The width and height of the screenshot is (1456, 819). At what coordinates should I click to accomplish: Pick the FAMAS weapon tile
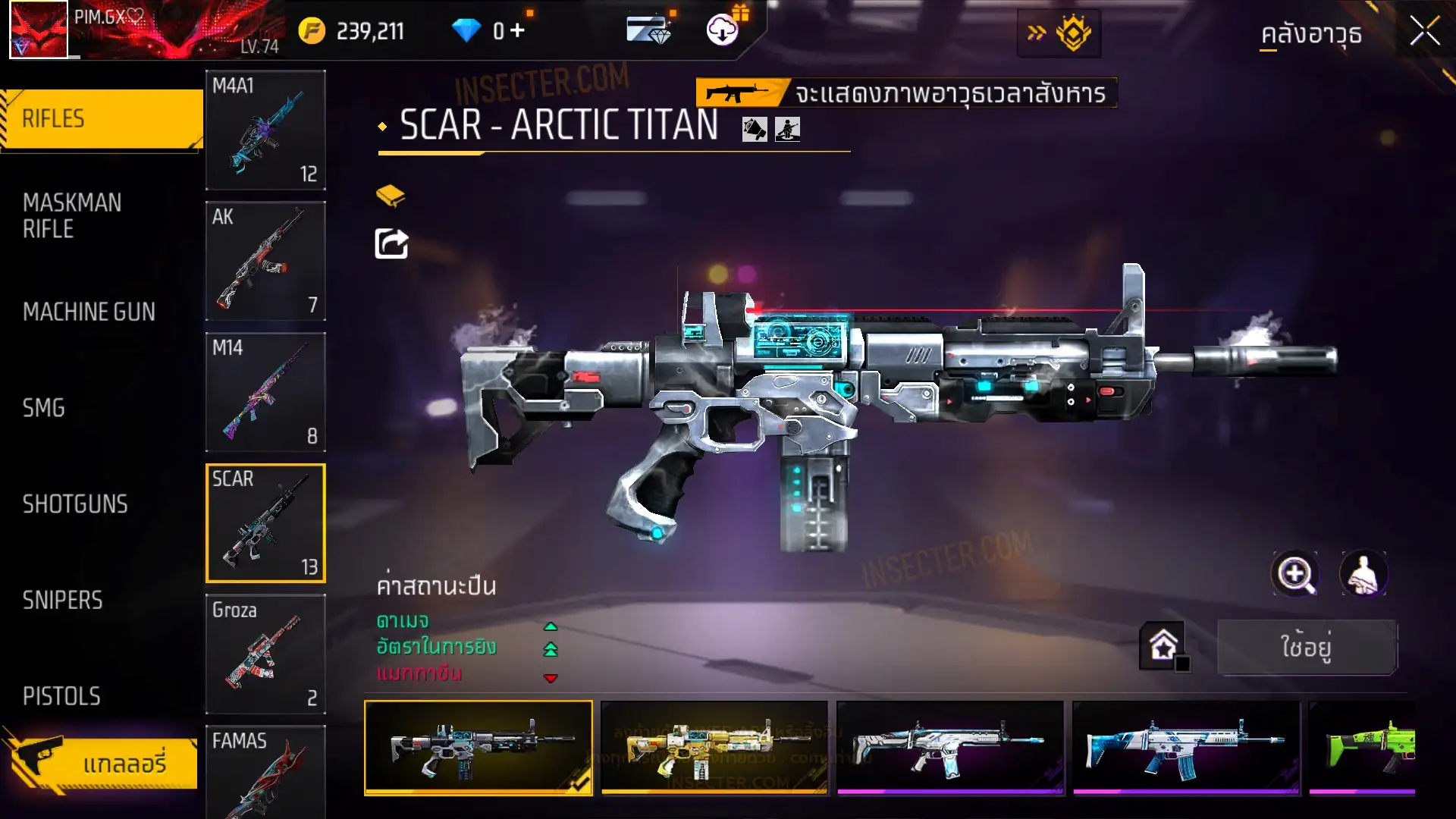265,772
